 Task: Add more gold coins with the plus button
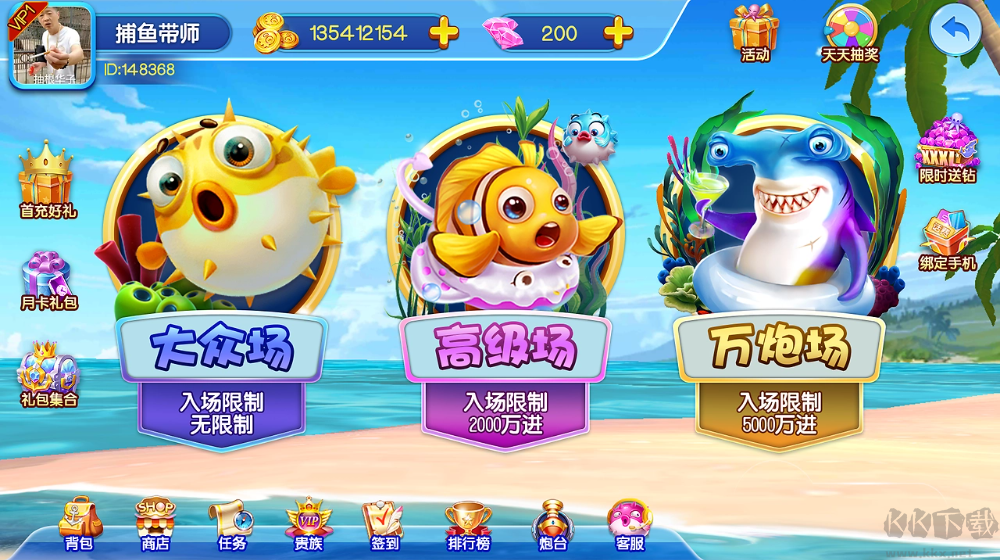pyautogui.click(x=443, y=33)
